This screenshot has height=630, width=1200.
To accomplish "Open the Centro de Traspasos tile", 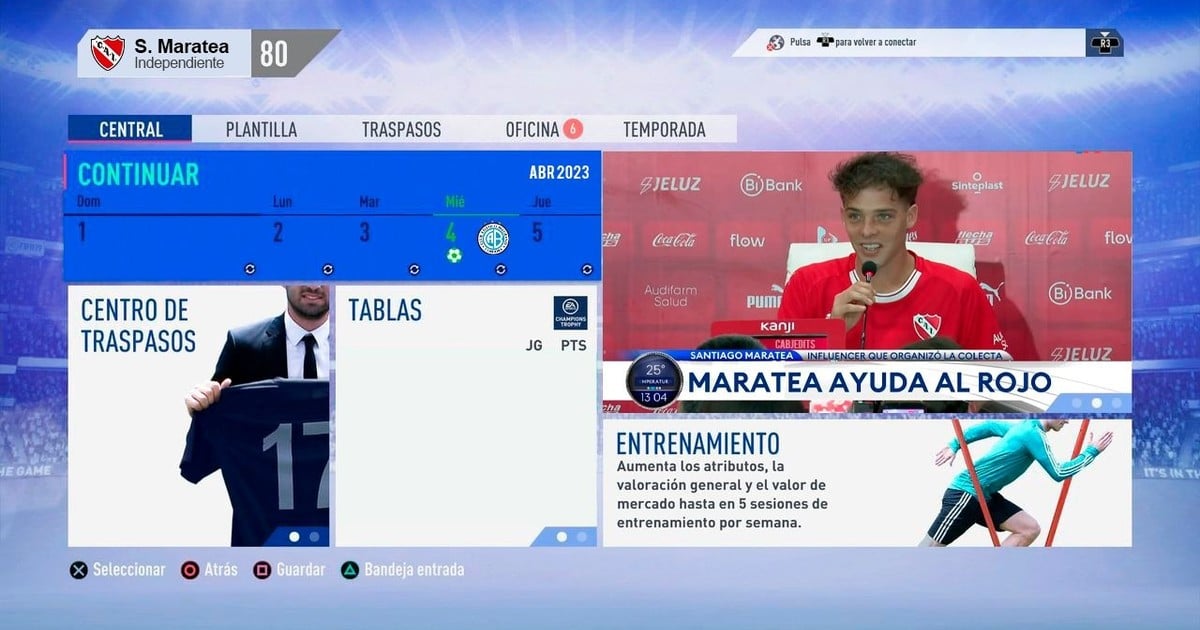I will point(198,416).
